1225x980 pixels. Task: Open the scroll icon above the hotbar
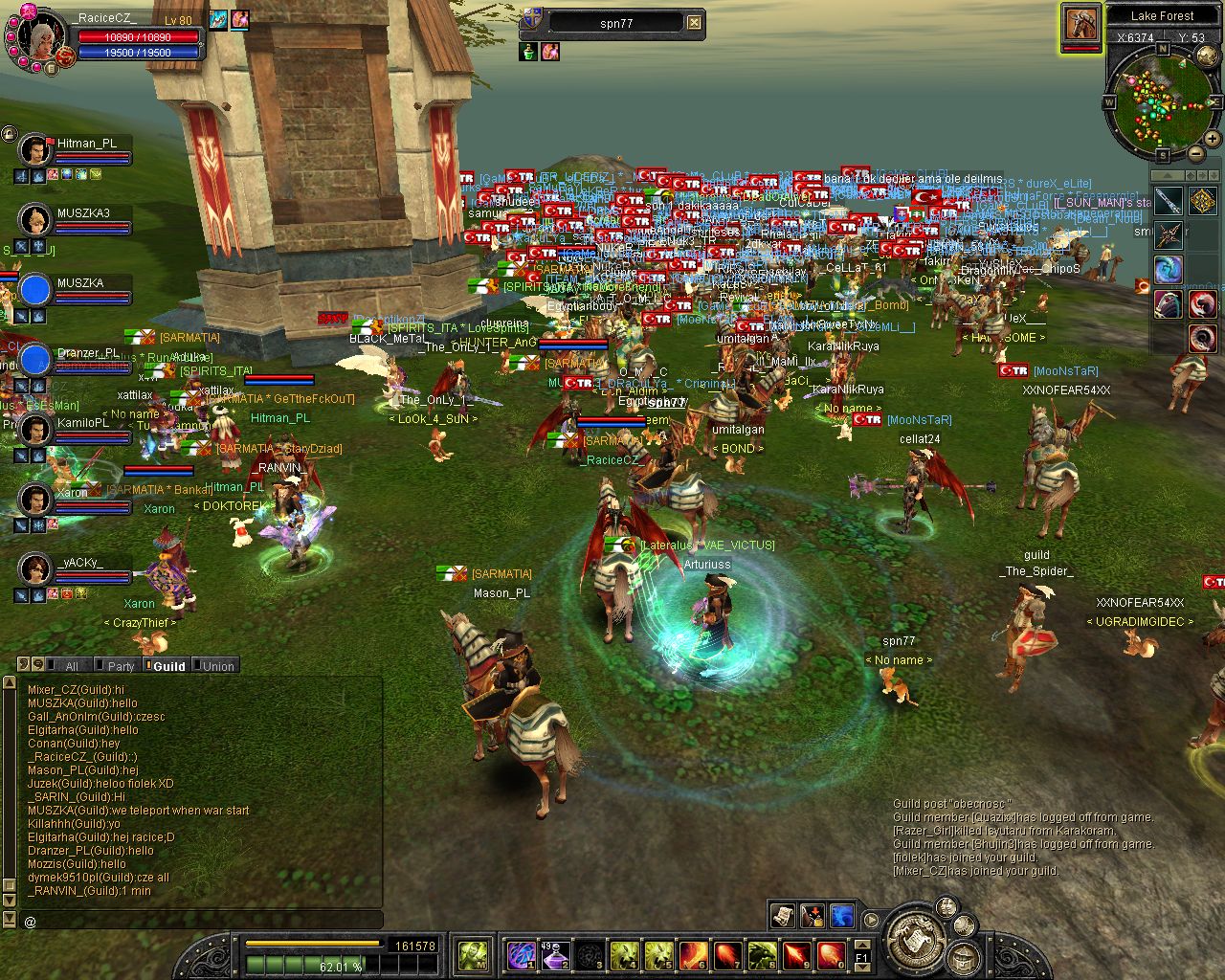782,916
